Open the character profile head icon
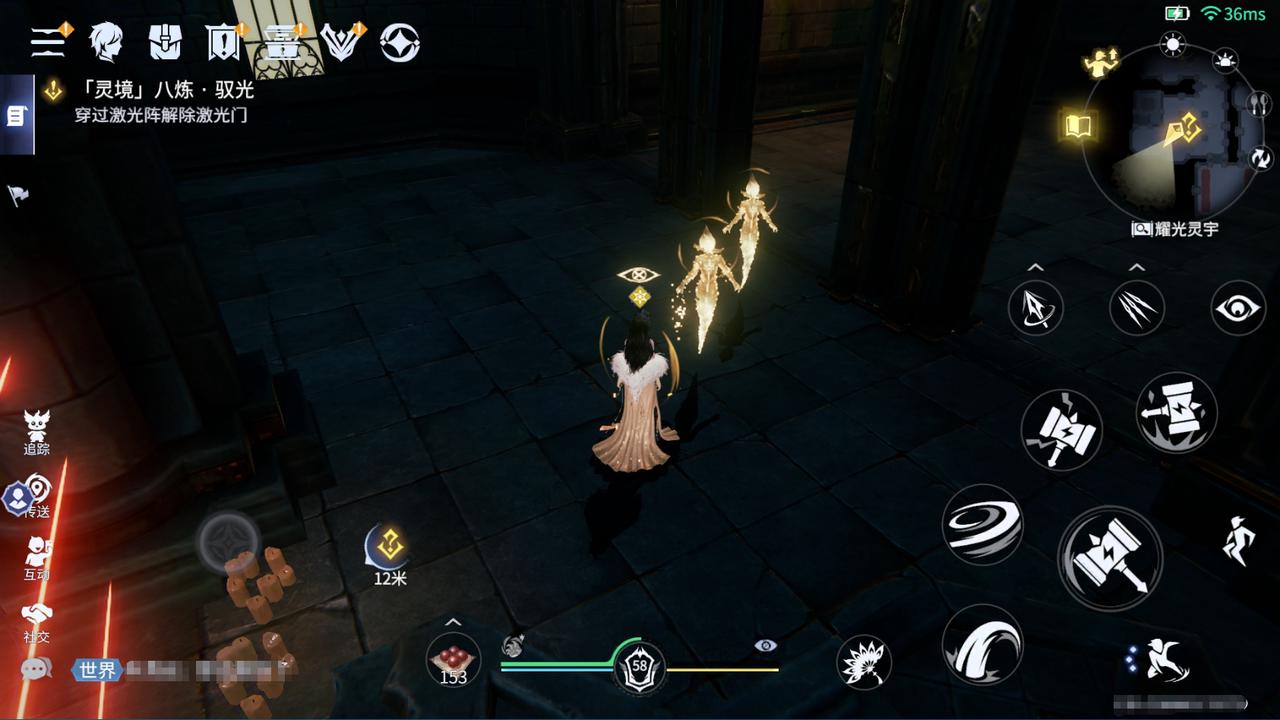This screenshot has height=720, width=1280. [x=105, y=42]
